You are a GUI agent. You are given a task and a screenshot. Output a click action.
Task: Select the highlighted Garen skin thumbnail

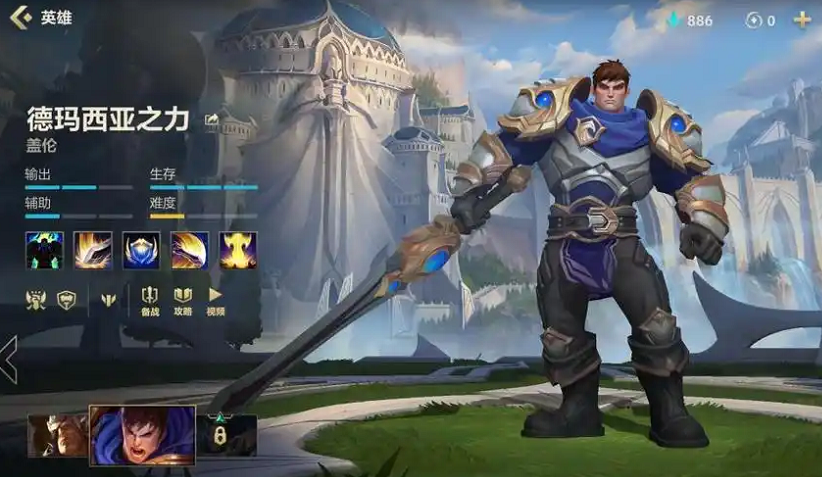pos(142,435)
